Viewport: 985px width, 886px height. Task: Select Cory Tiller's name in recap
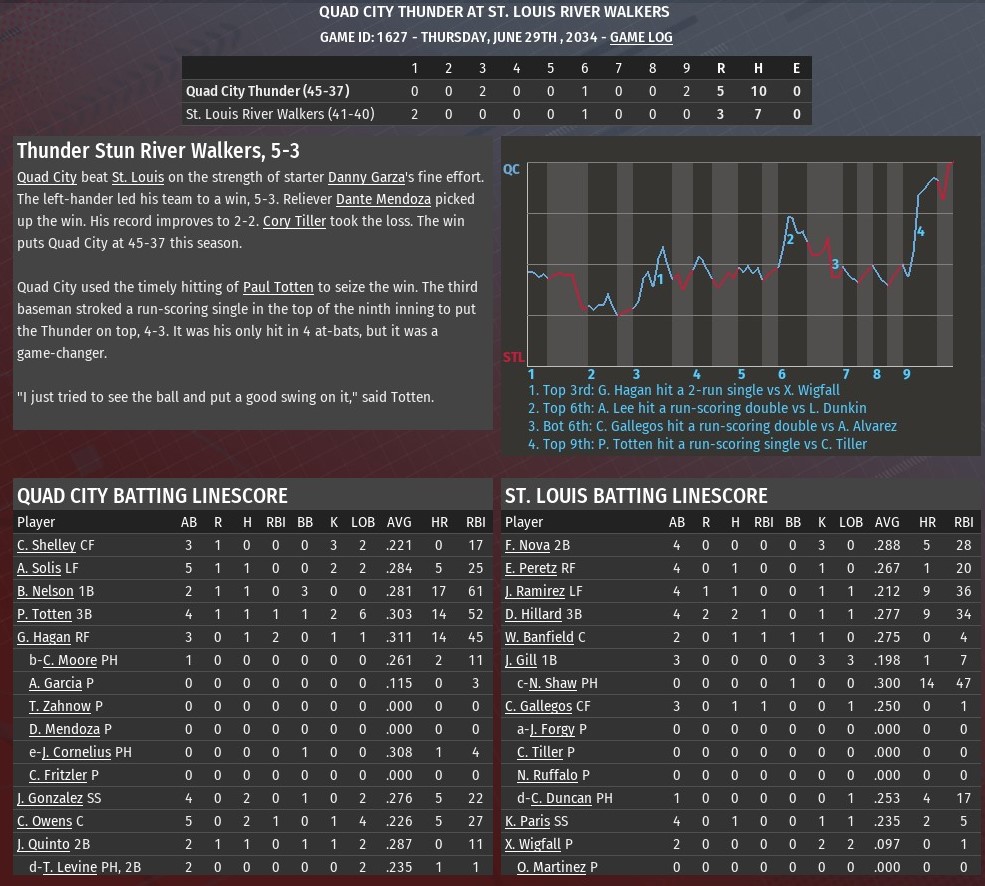pos(295,221)
